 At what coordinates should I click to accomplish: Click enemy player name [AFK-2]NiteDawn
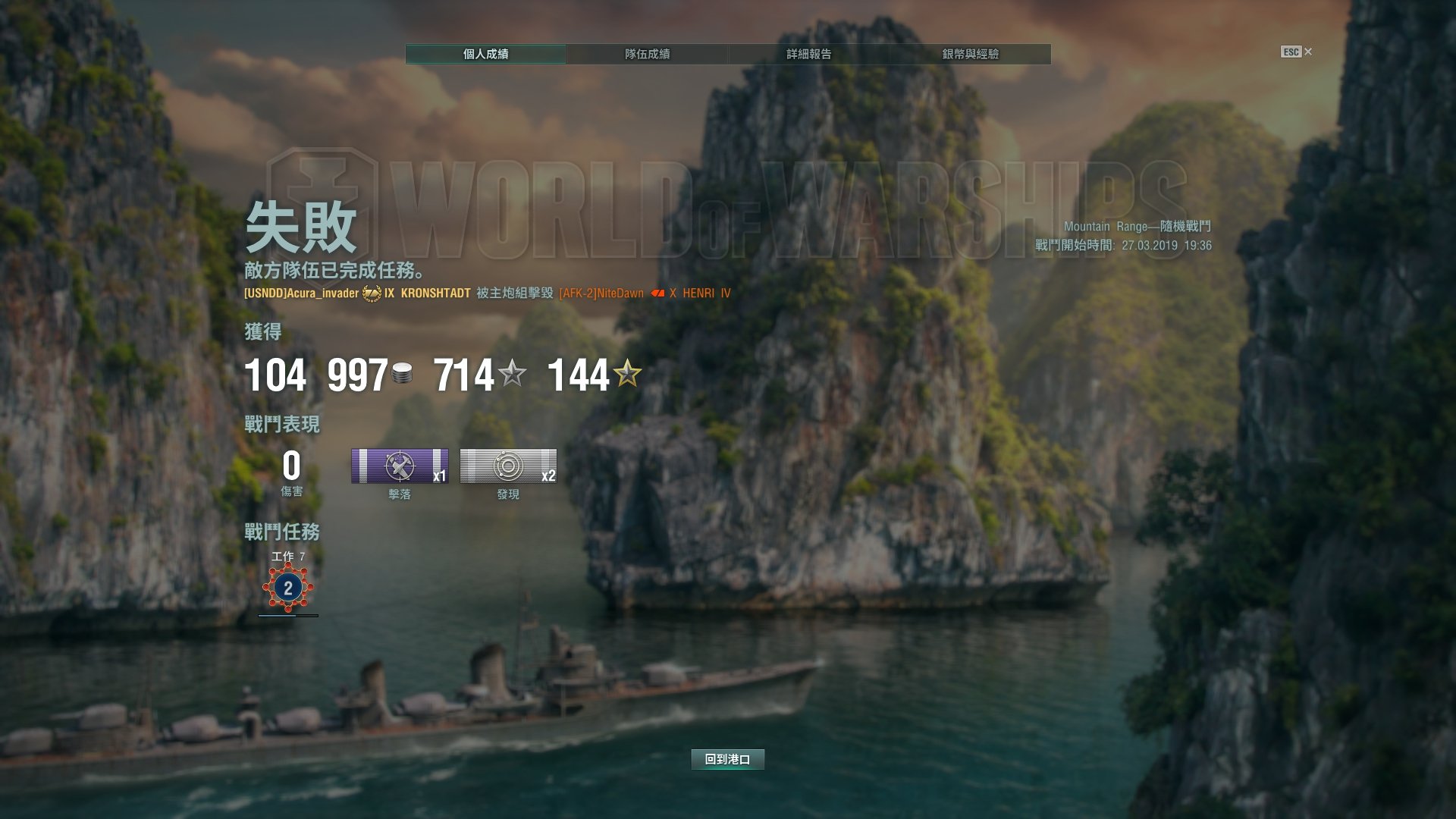pyautogui.click(x=601, y=293)
